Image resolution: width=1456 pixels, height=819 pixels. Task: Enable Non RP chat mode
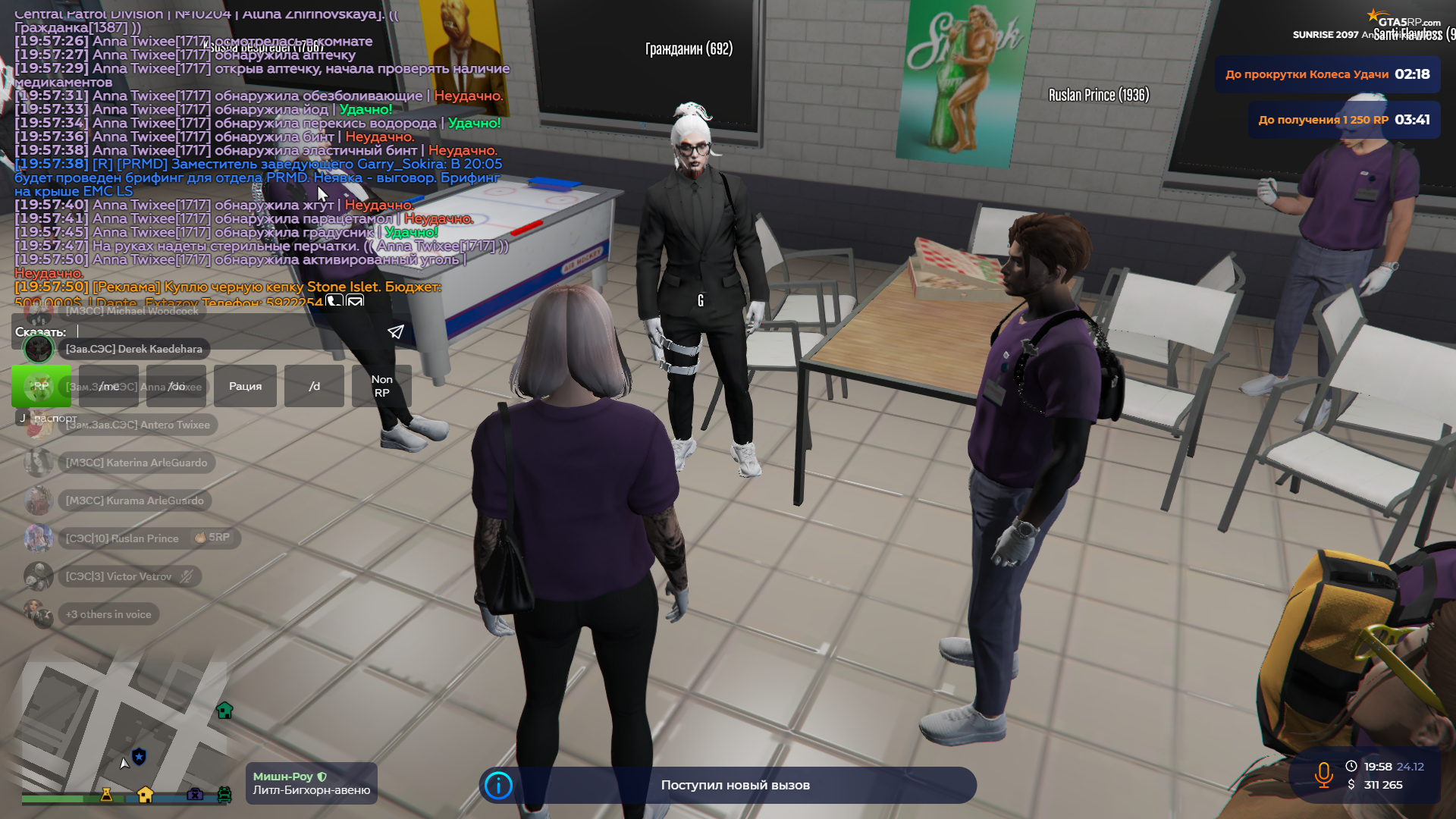click(x=381, y=386)
